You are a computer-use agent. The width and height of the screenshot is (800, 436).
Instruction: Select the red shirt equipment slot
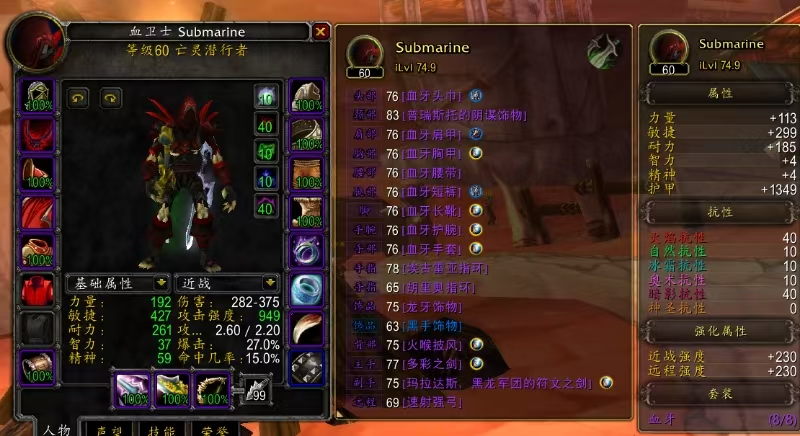click(x=40, y=287)
